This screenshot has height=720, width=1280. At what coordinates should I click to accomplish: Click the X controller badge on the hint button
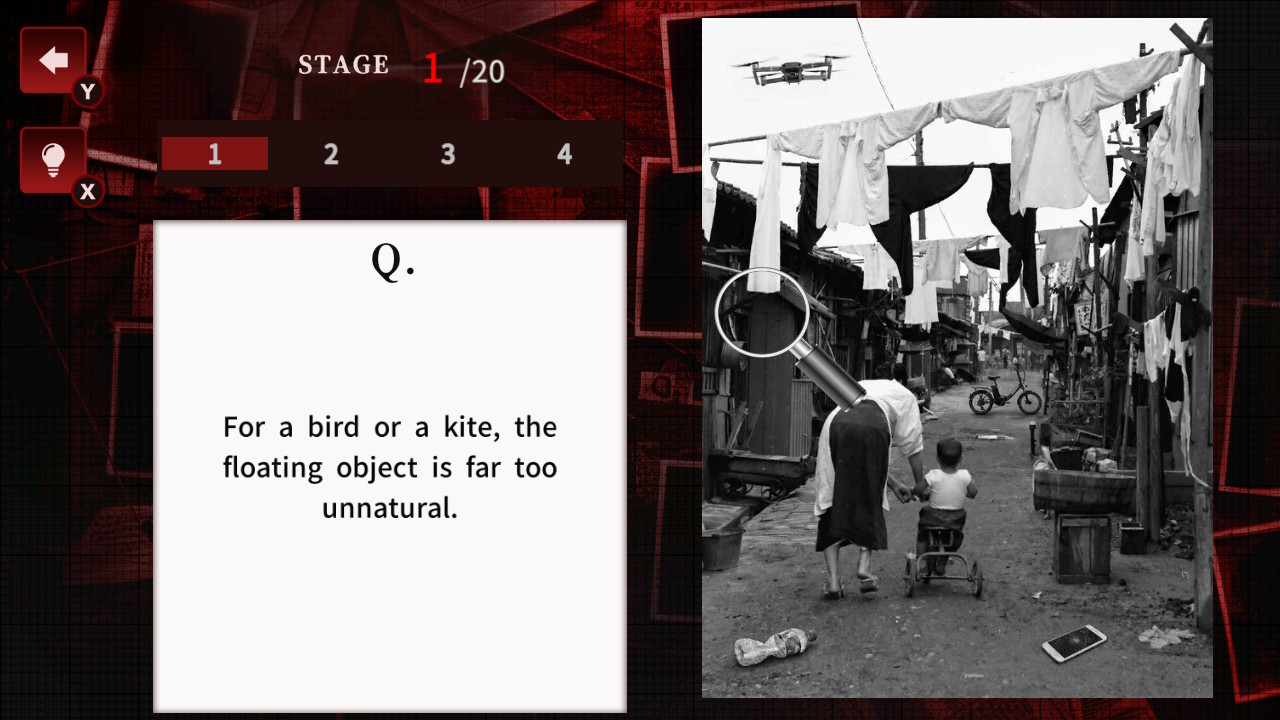(x=87, y=192)
